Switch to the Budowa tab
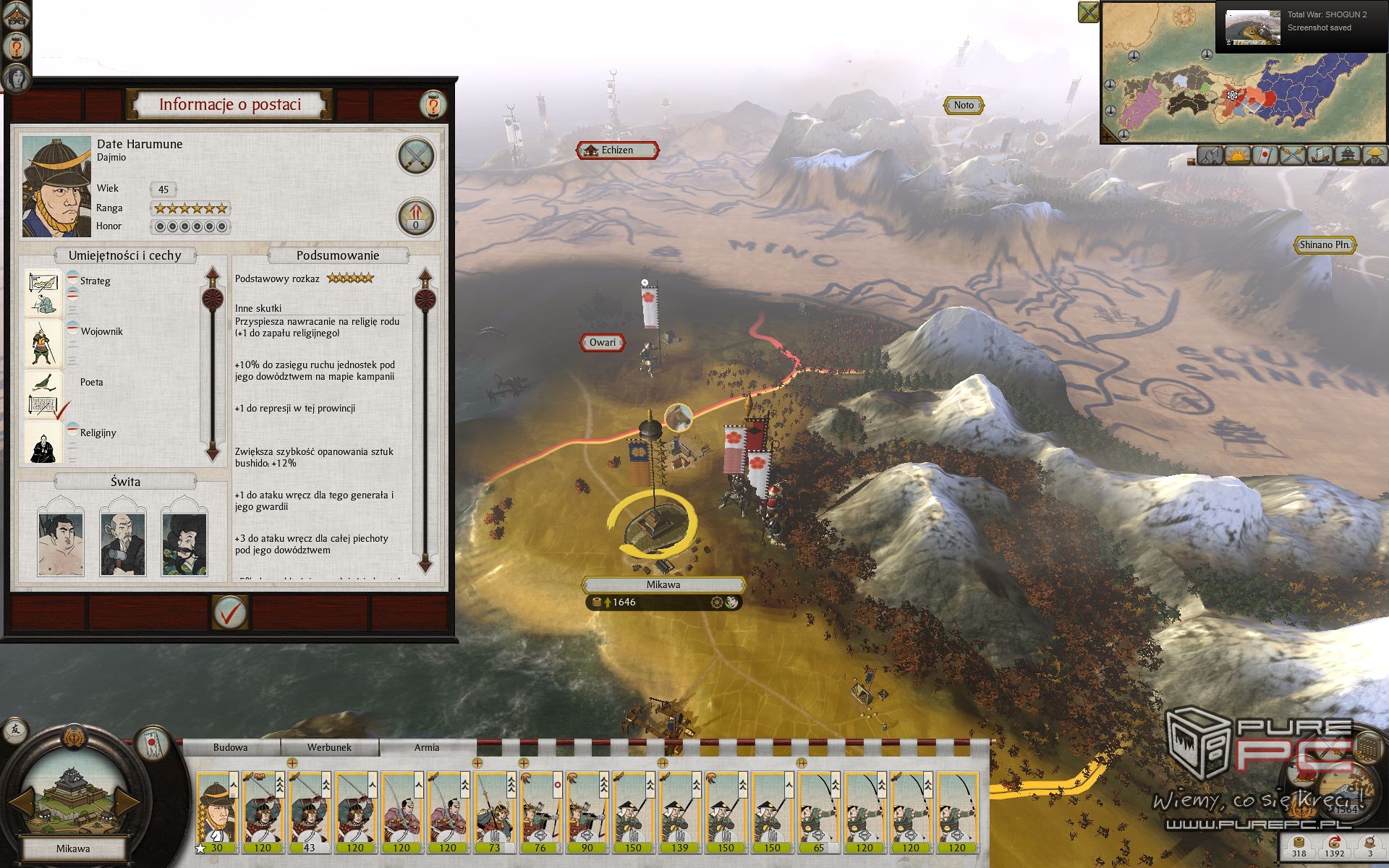The height and width of the screenshot is (868, 1389). point(230,748)
